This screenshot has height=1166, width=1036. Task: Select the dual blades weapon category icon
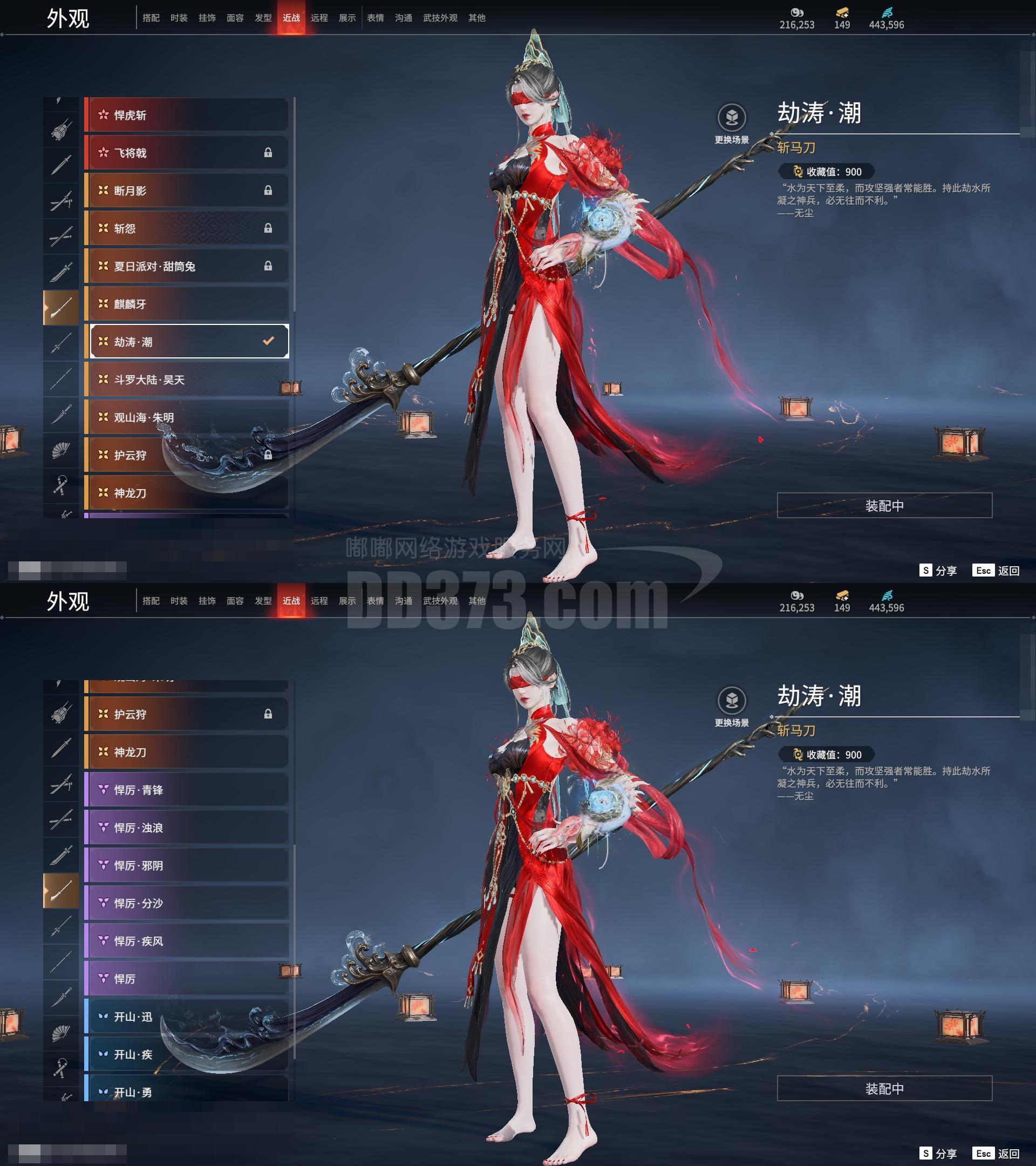coord(61,200)
